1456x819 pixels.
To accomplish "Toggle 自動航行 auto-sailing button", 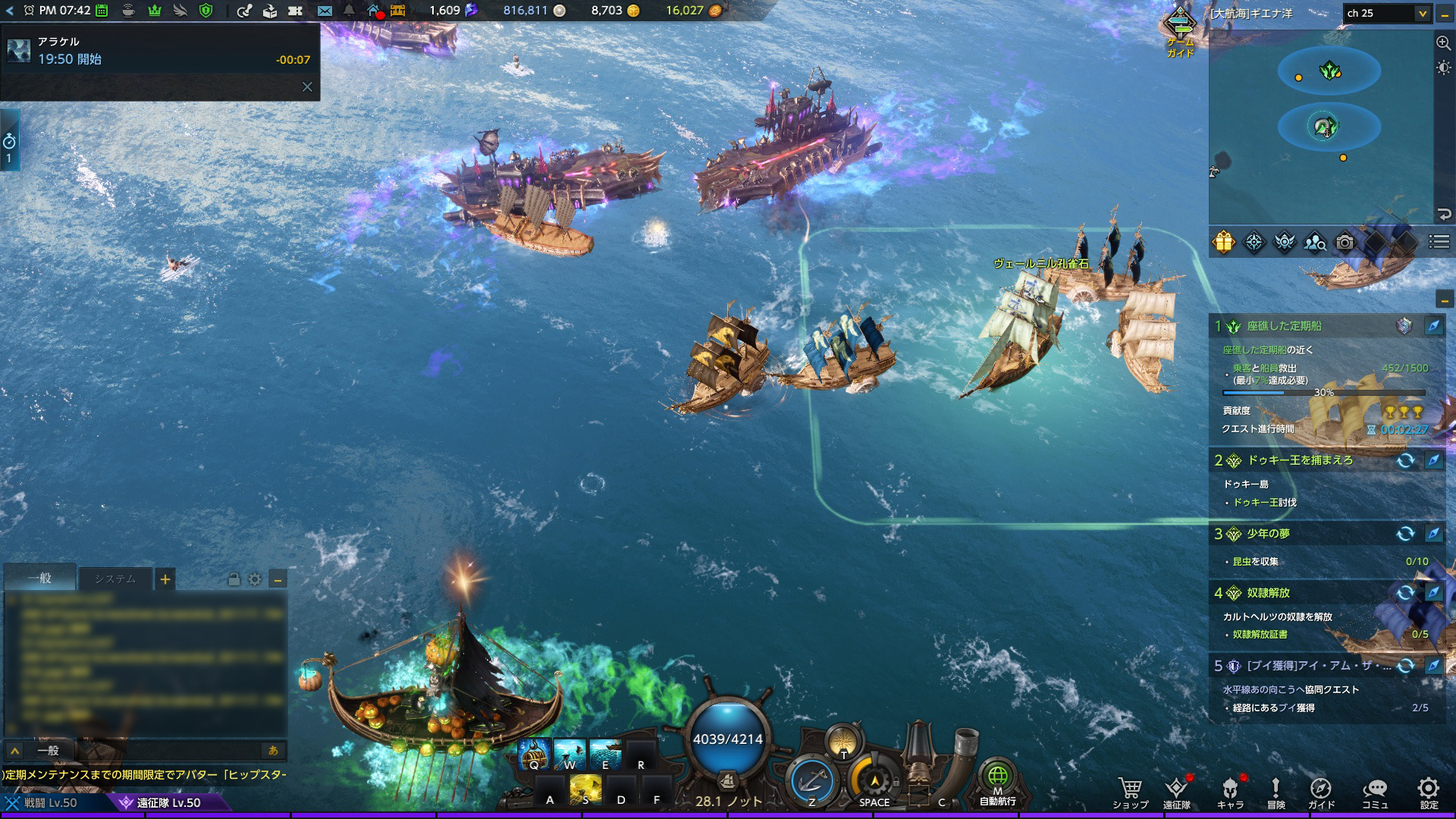I will tap(997, 783).
